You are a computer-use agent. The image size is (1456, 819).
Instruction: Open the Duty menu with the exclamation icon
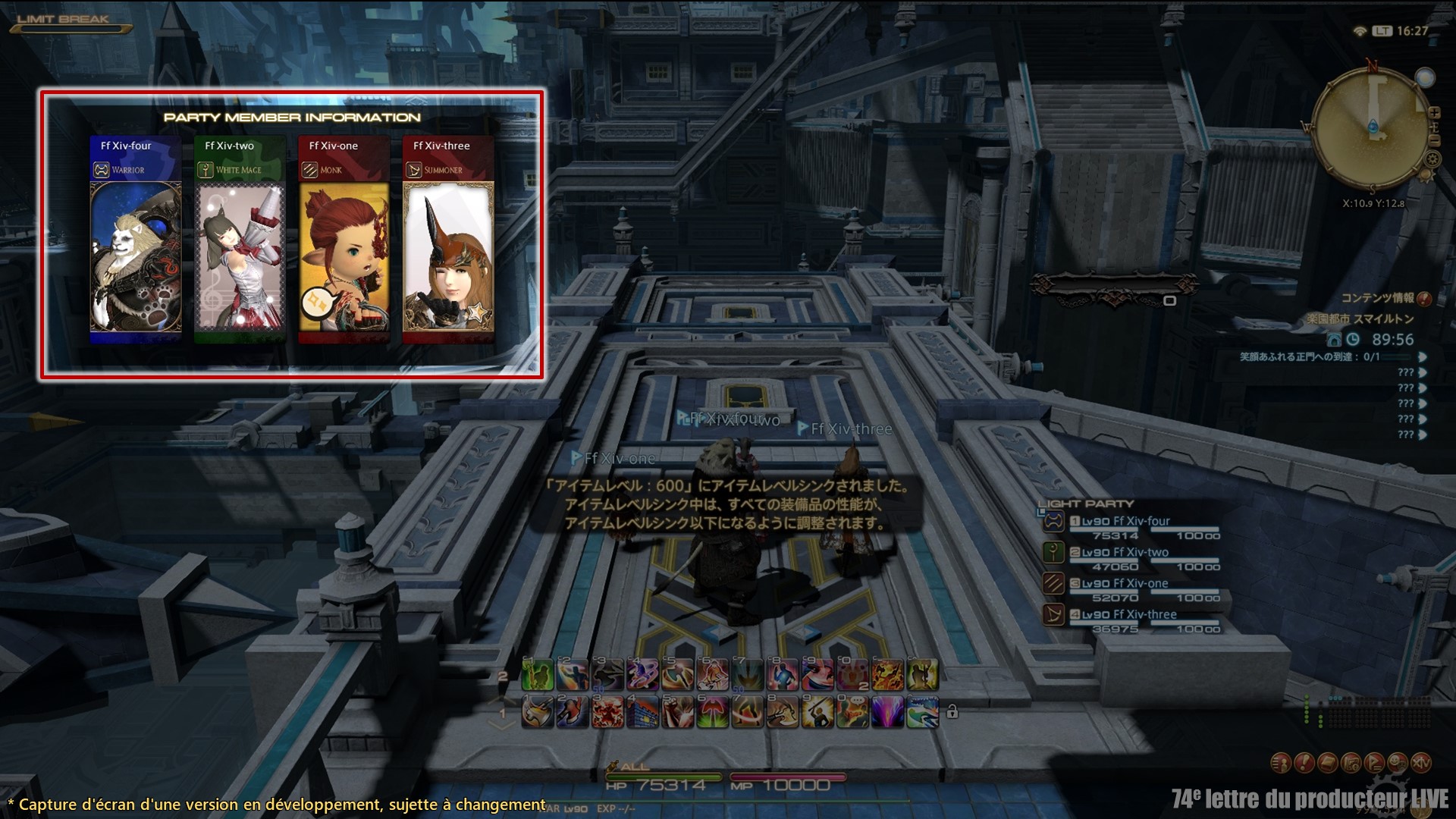[x=1304, y=763]
